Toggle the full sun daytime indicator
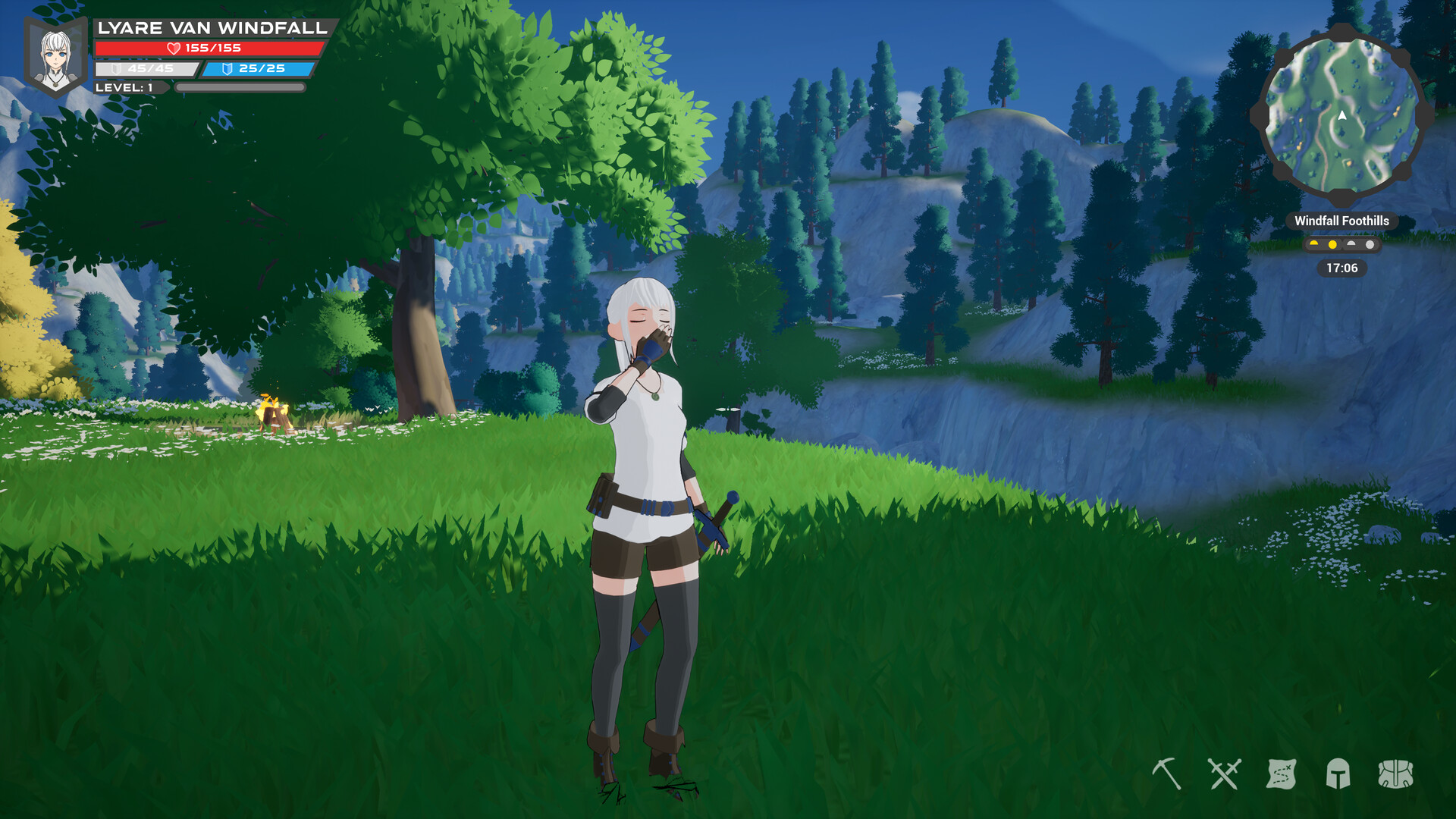The width and height of the screenshot is (1456, 819). pyautogui.click(x=1332, y=244)
